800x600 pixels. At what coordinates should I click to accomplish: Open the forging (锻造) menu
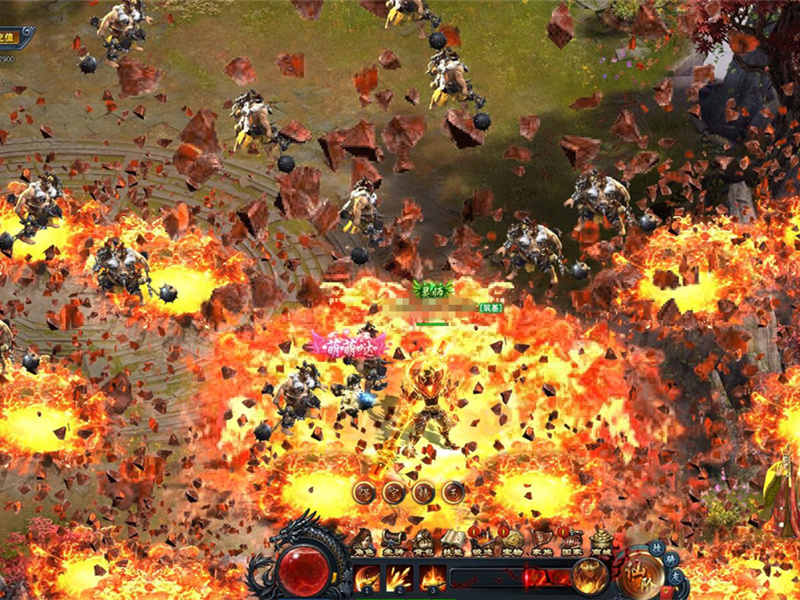pos(482,541)
